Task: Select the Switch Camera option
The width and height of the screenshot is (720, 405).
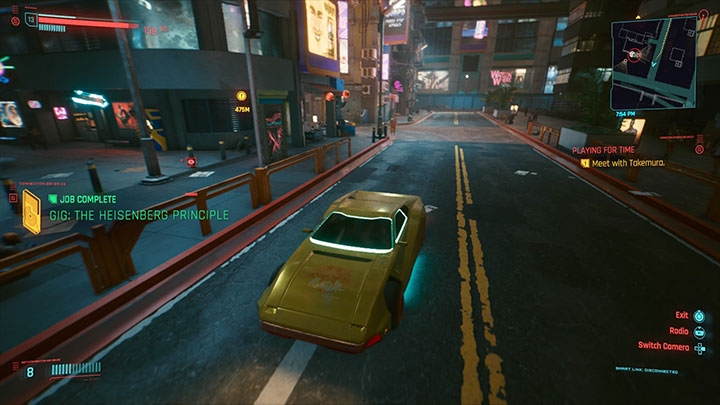Action: (664, 346)
